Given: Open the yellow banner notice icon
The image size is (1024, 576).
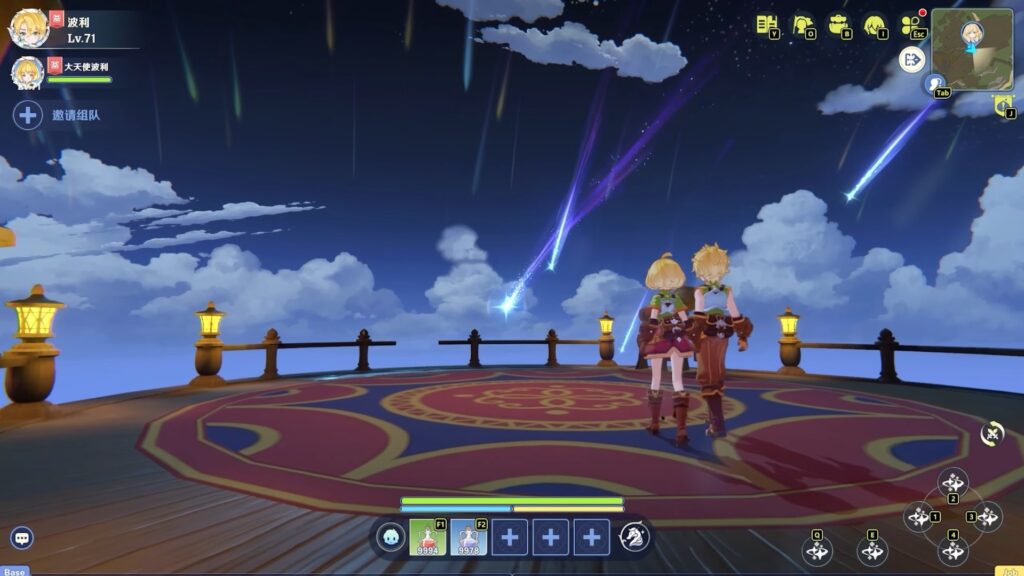Looking at the screenshot, I should click(1004, 104).
